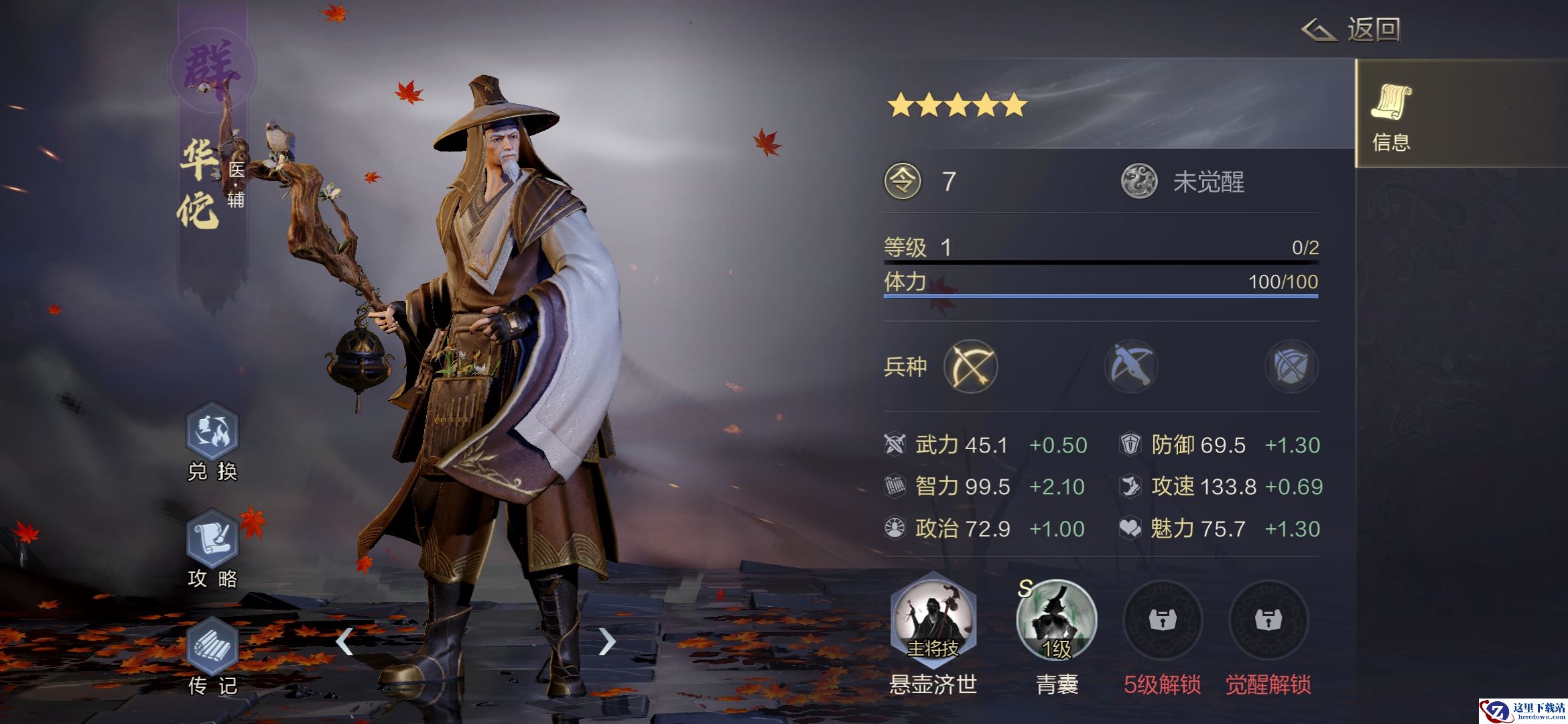Image resolution: width=1568 pixels, height=724 pixels.
Task: Select the gold bow troop type icon
Action: (x=970, y=367)
